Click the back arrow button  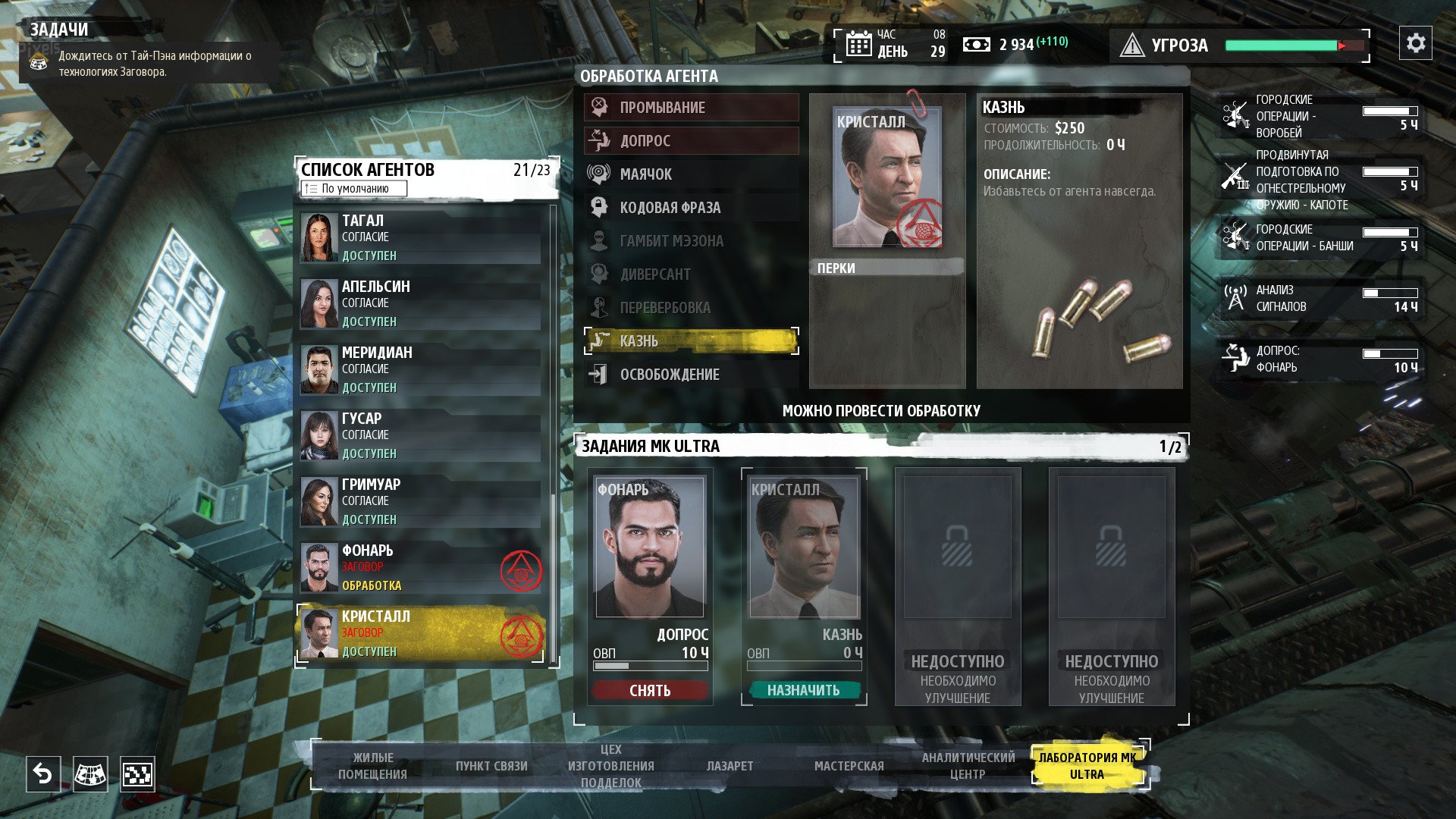click(43, 774)
